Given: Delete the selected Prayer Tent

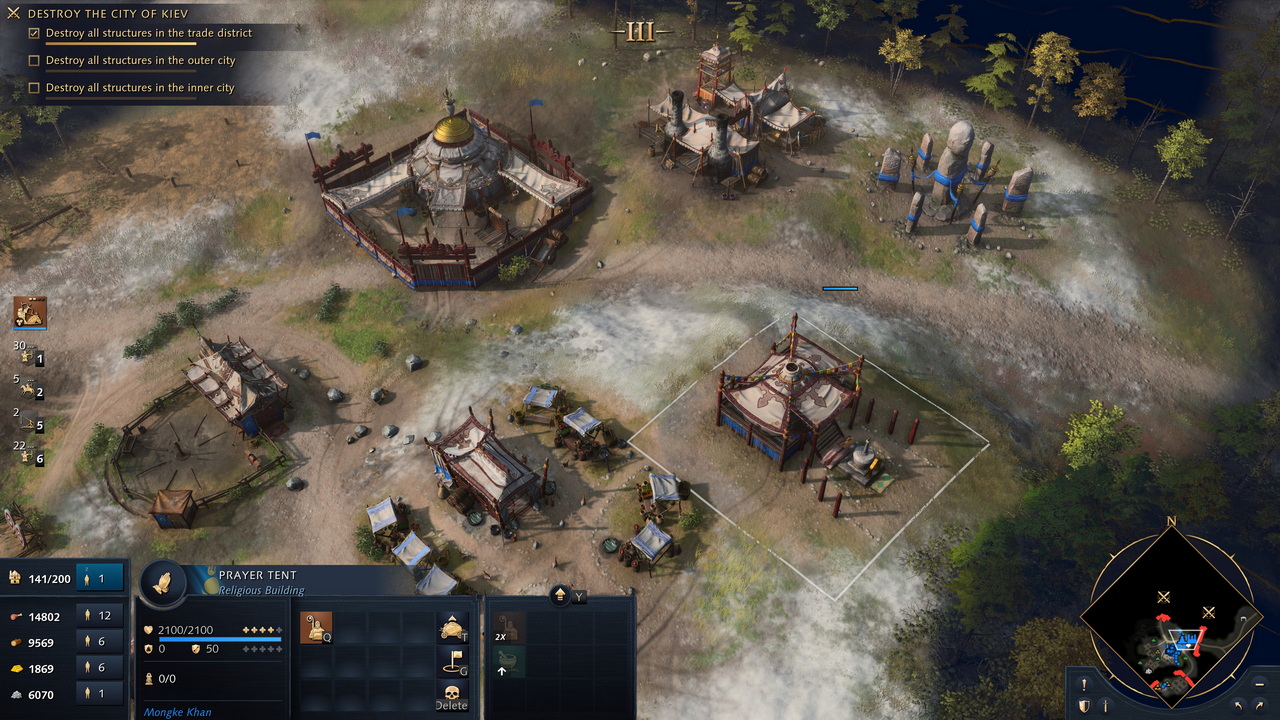Looking at the screenshot, I should pos(451,694).
